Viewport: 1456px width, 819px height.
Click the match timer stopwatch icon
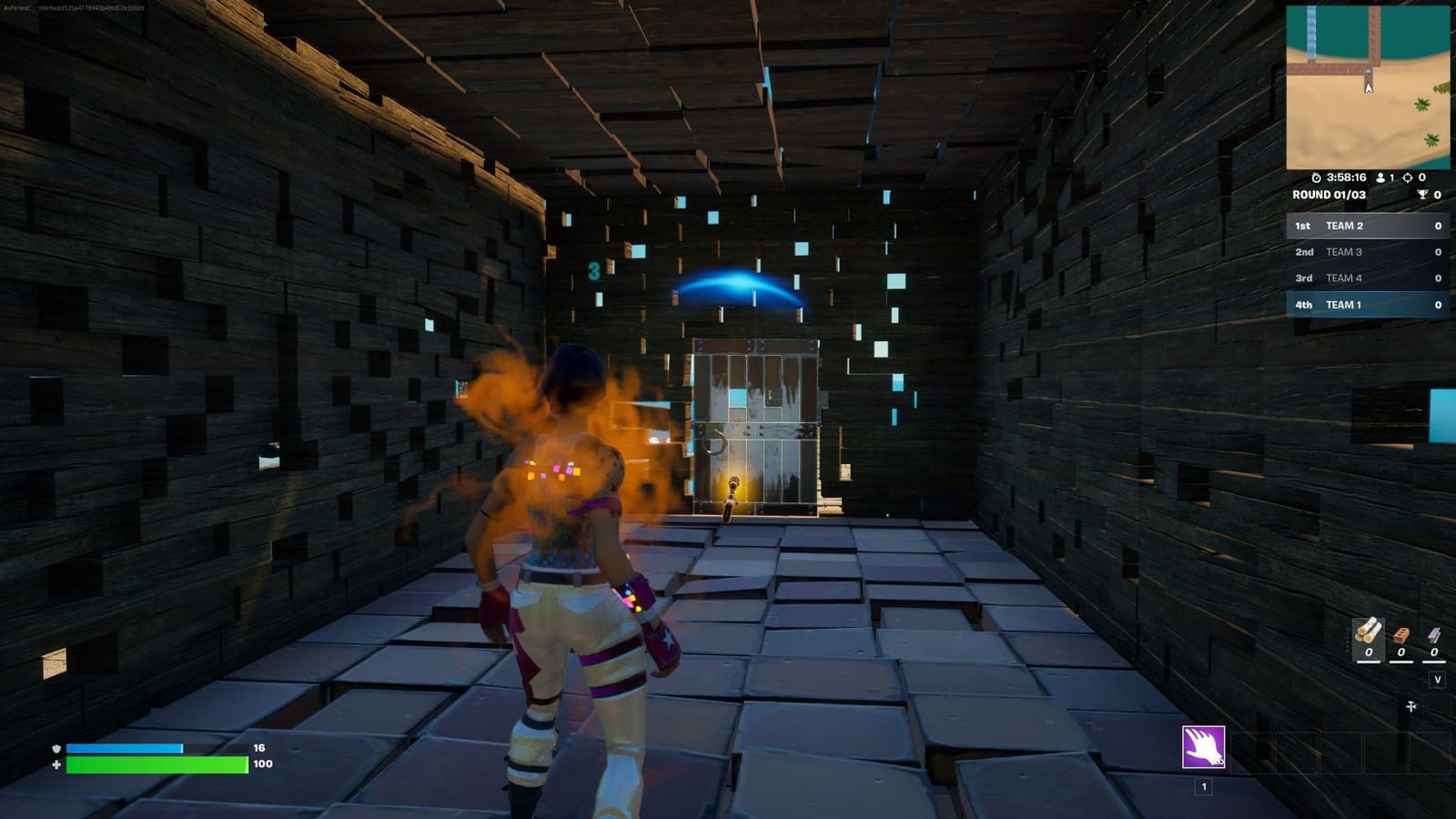[1316, 178]
